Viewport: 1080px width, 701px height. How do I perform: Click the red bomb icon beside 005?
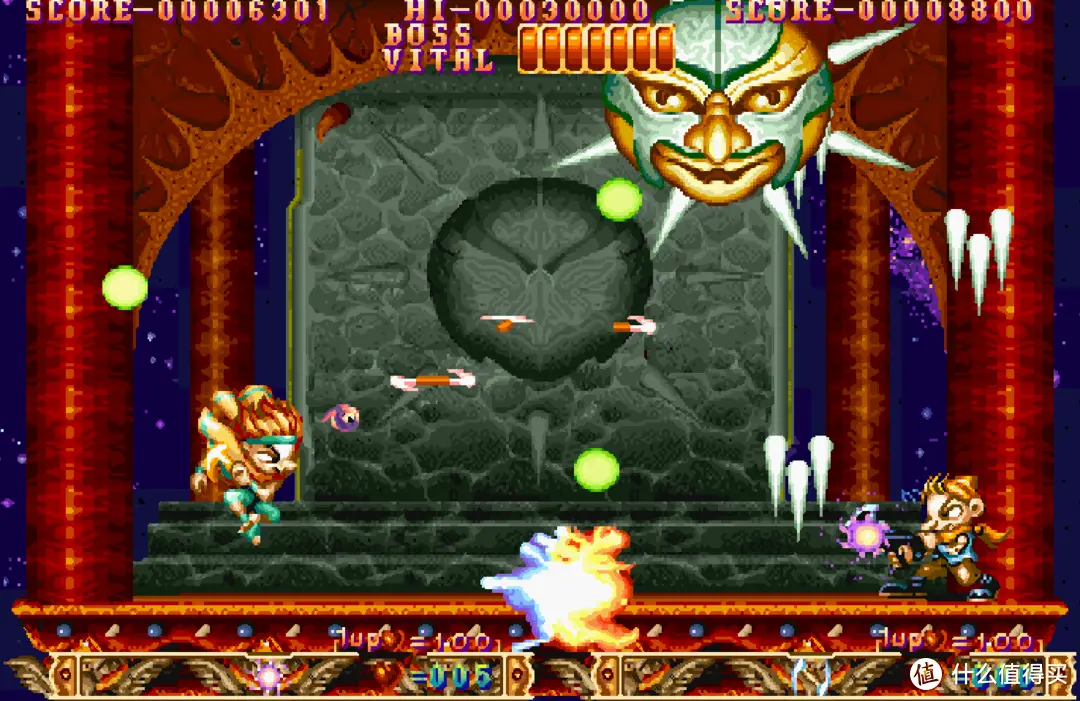click(x=386, y=676)
